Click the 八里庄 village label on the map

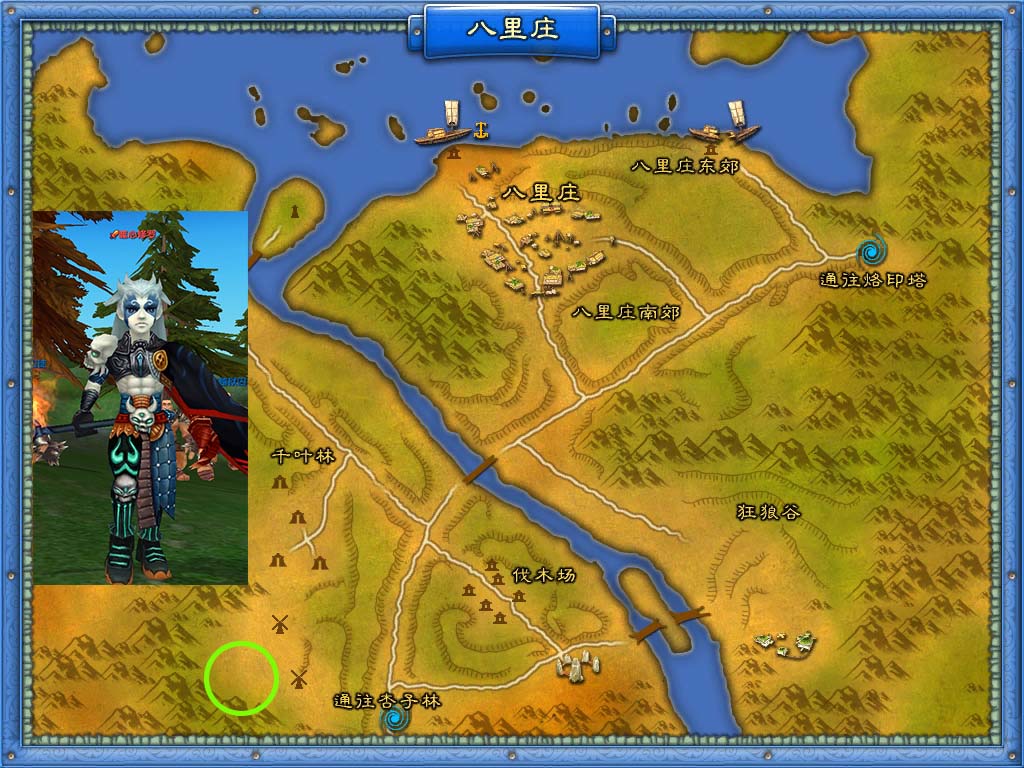tap(541, 193)
